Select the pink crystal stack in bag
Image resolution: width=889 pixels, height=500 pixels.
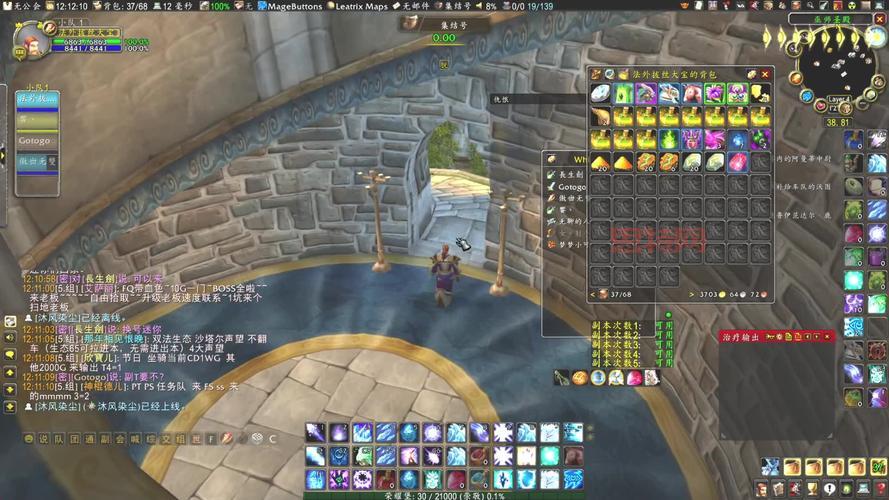tap(715, 140)
